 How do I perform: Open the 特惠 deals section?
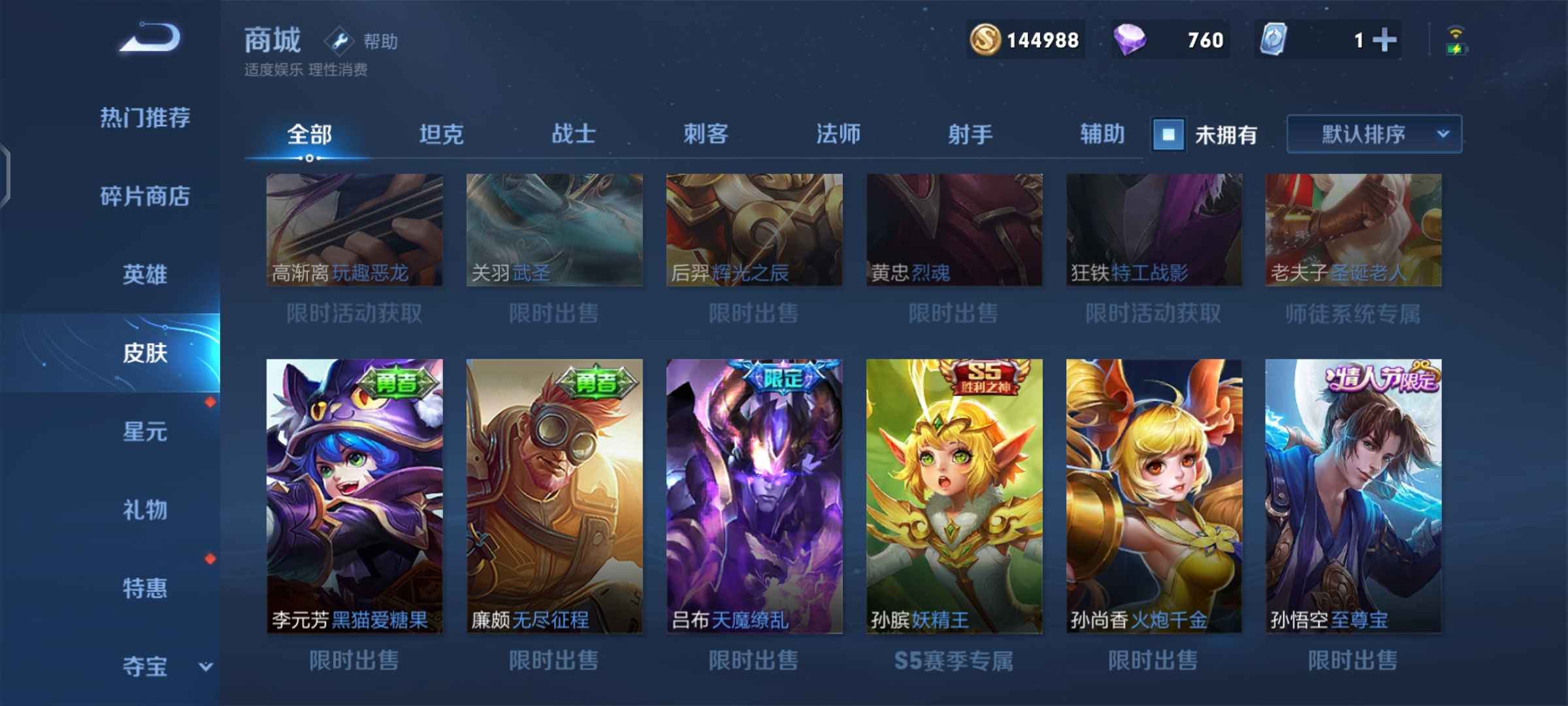pos(145,588)
